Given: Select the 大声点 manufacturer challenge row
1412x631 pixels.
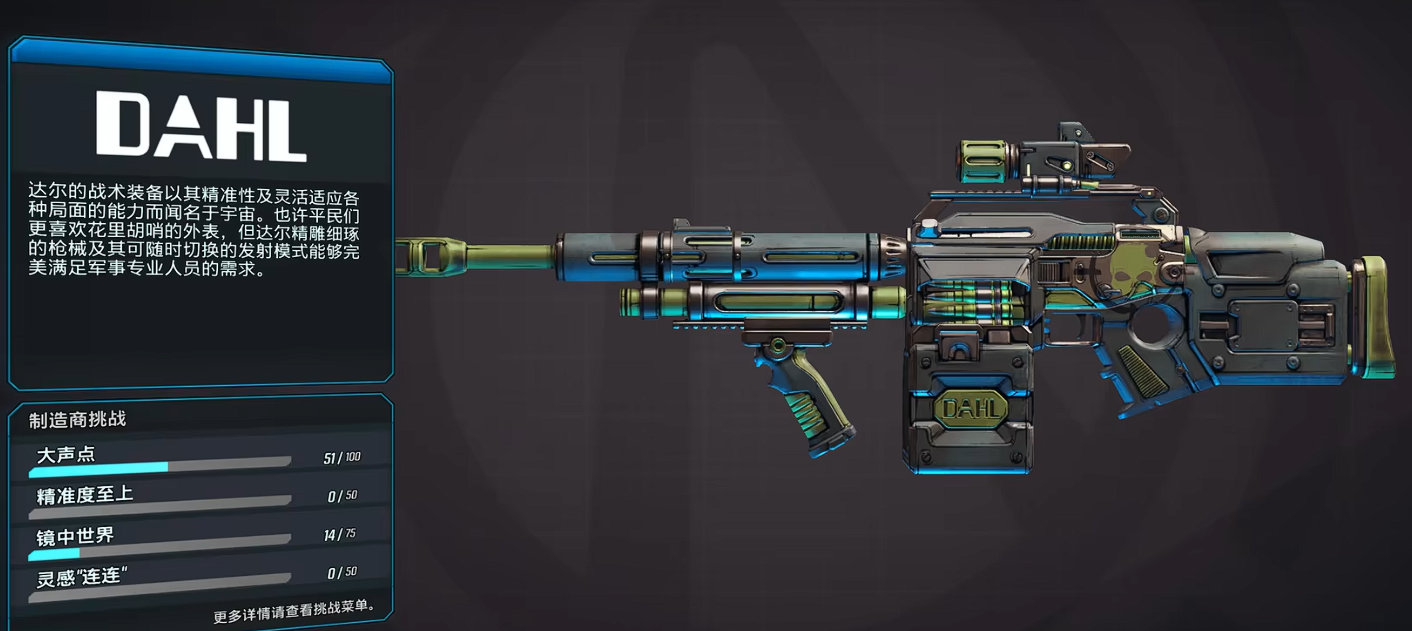Looking at the screenshot, I should (195, 459).
